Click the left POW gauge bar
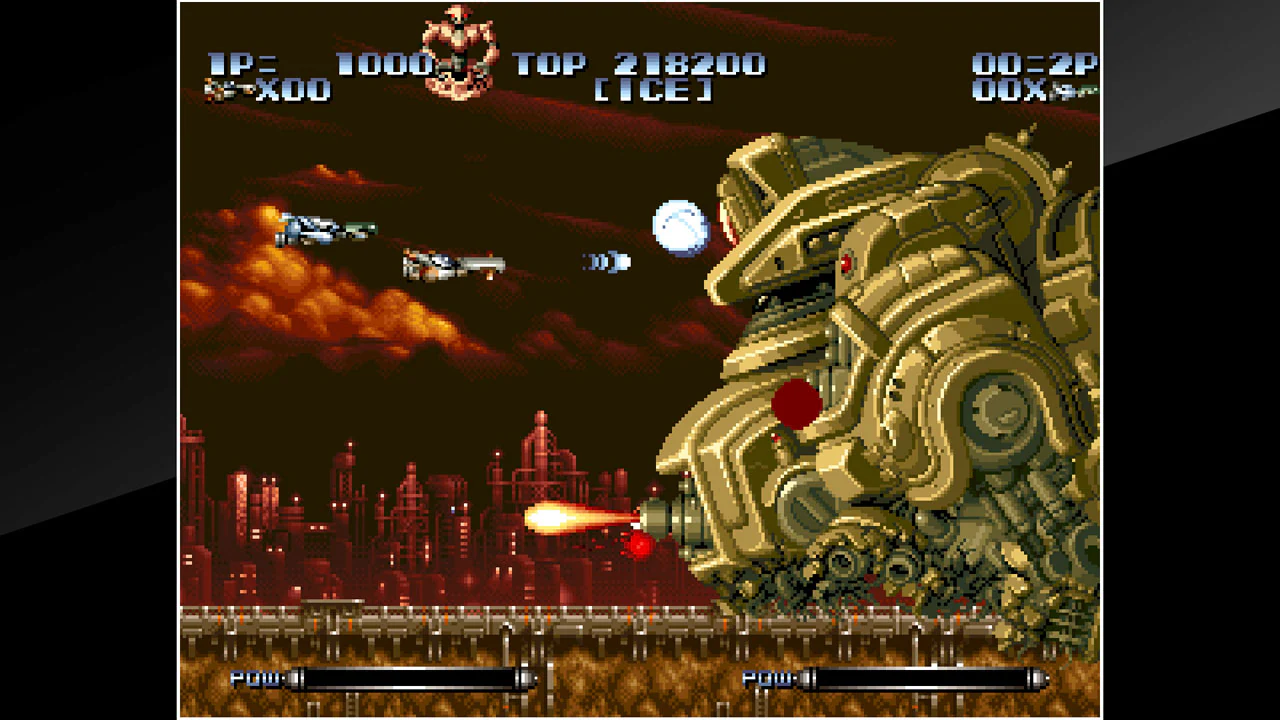Viewport: 1280px width, 720px height. point(410,679)
